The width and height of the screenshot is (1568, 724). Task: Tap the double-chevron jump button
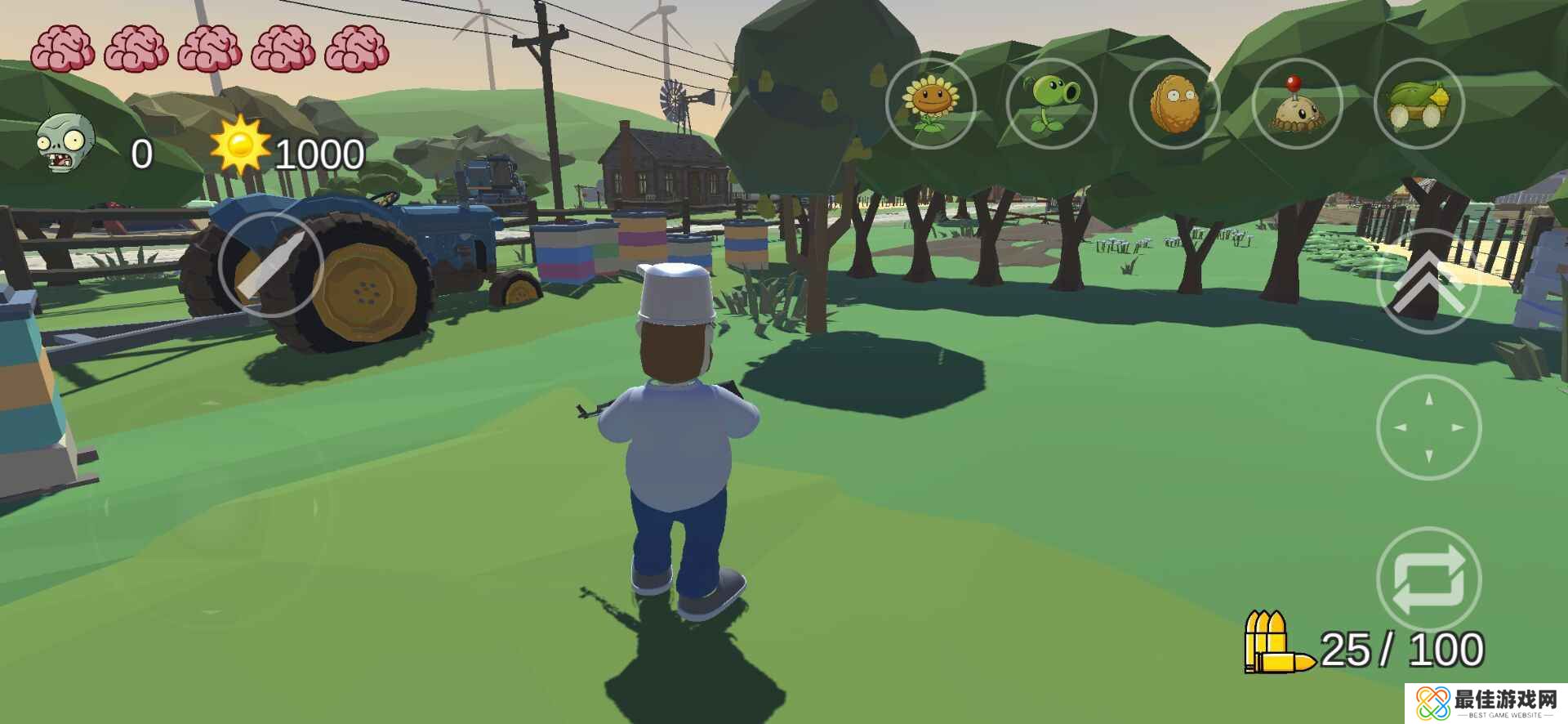(1428, 283)
